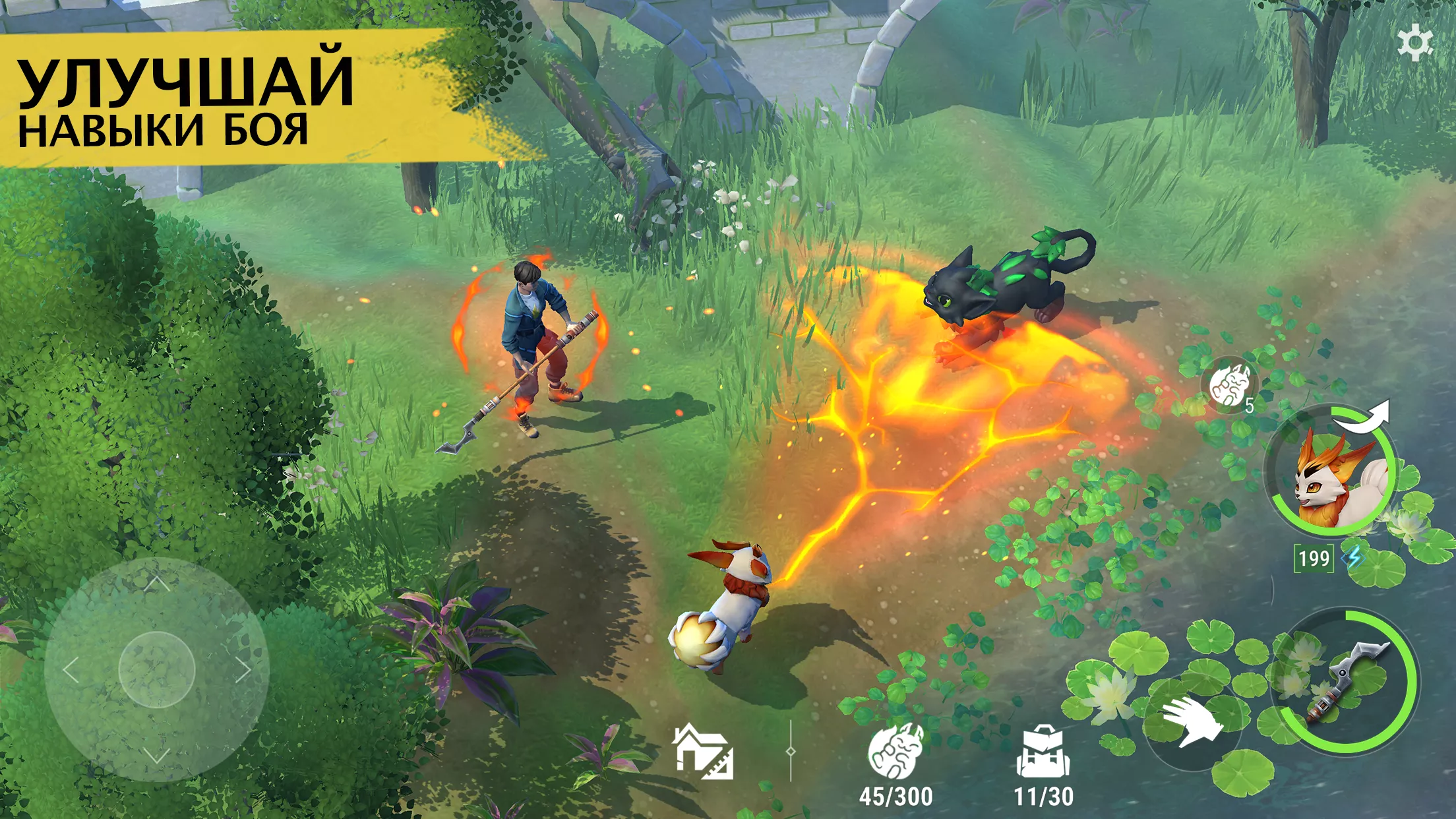Tap the joystick's right arrow

click(x=244, y=670)
